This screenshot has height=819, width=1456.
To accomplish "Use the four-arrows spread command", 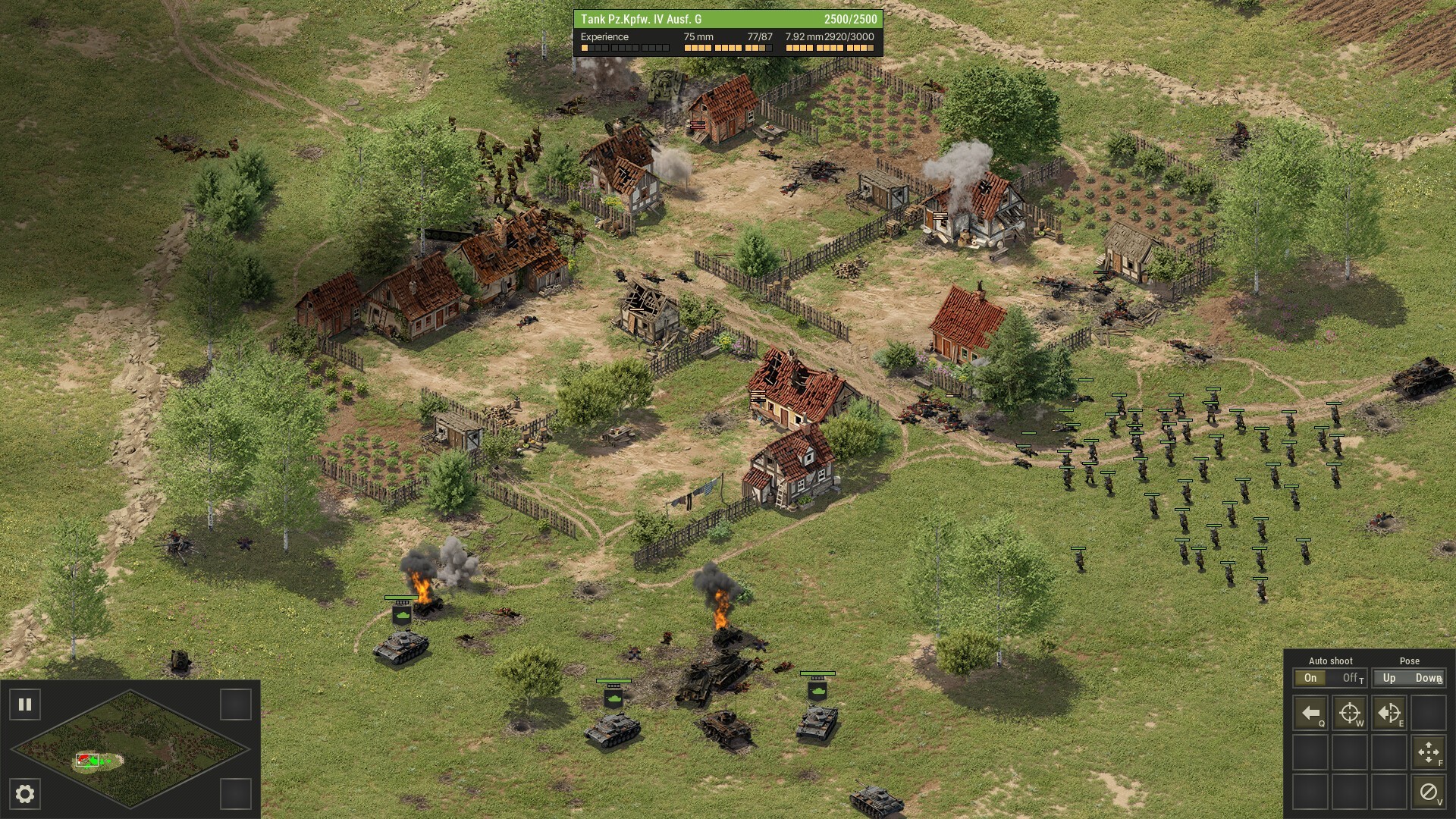I will click(1429, 752).
